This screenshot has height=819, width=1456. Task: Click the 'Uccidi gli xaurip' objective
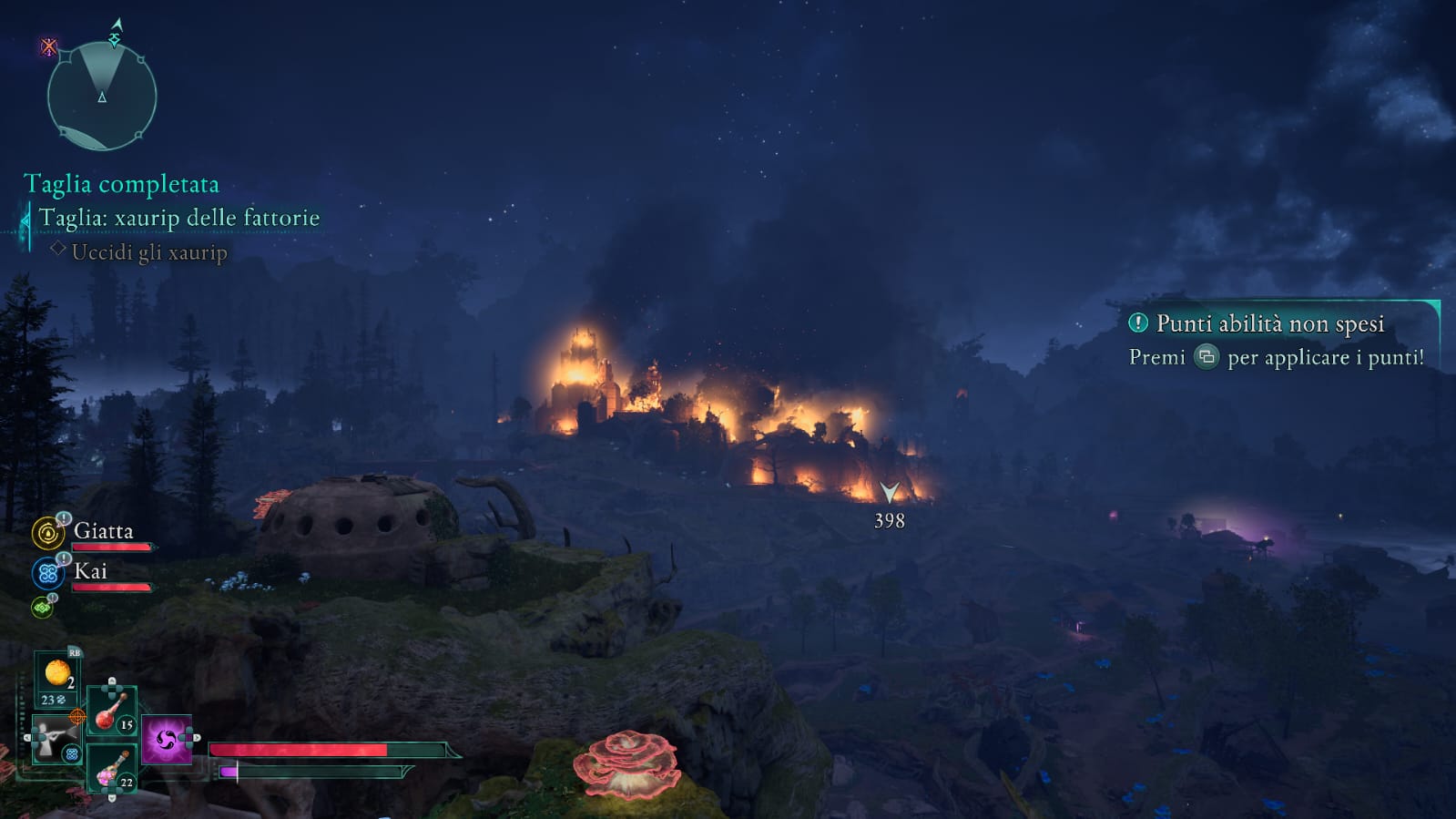(149, 252)
